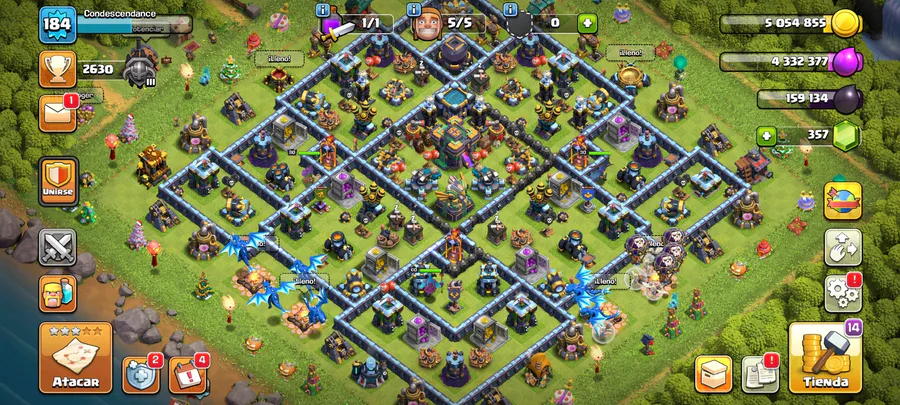Open the news papers icon
The width and height of the screenshot is (900, 405).
coord(761,373)
